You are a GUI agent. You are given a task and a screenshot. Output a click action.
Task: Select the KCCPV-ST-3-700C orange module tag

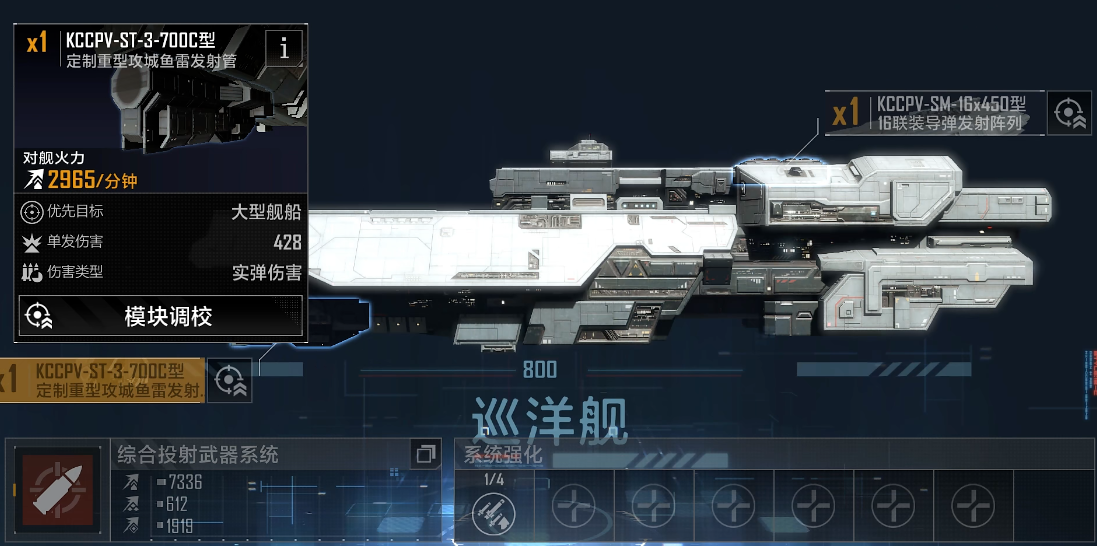tap(102, 380)
